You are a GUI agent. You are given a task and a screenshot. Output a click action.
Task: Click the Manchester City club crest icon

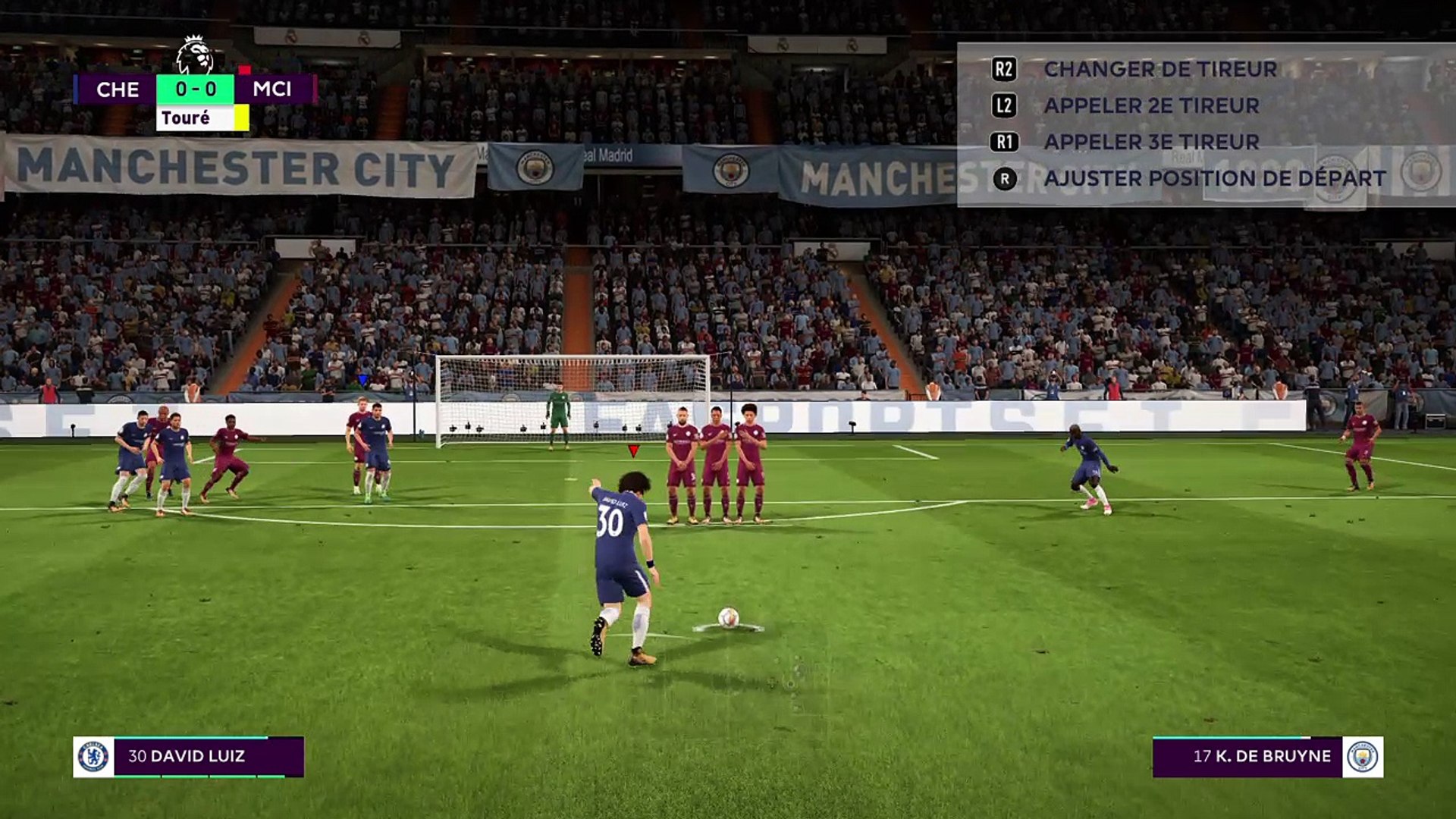pyautogui.click(x=1363, y=756)
